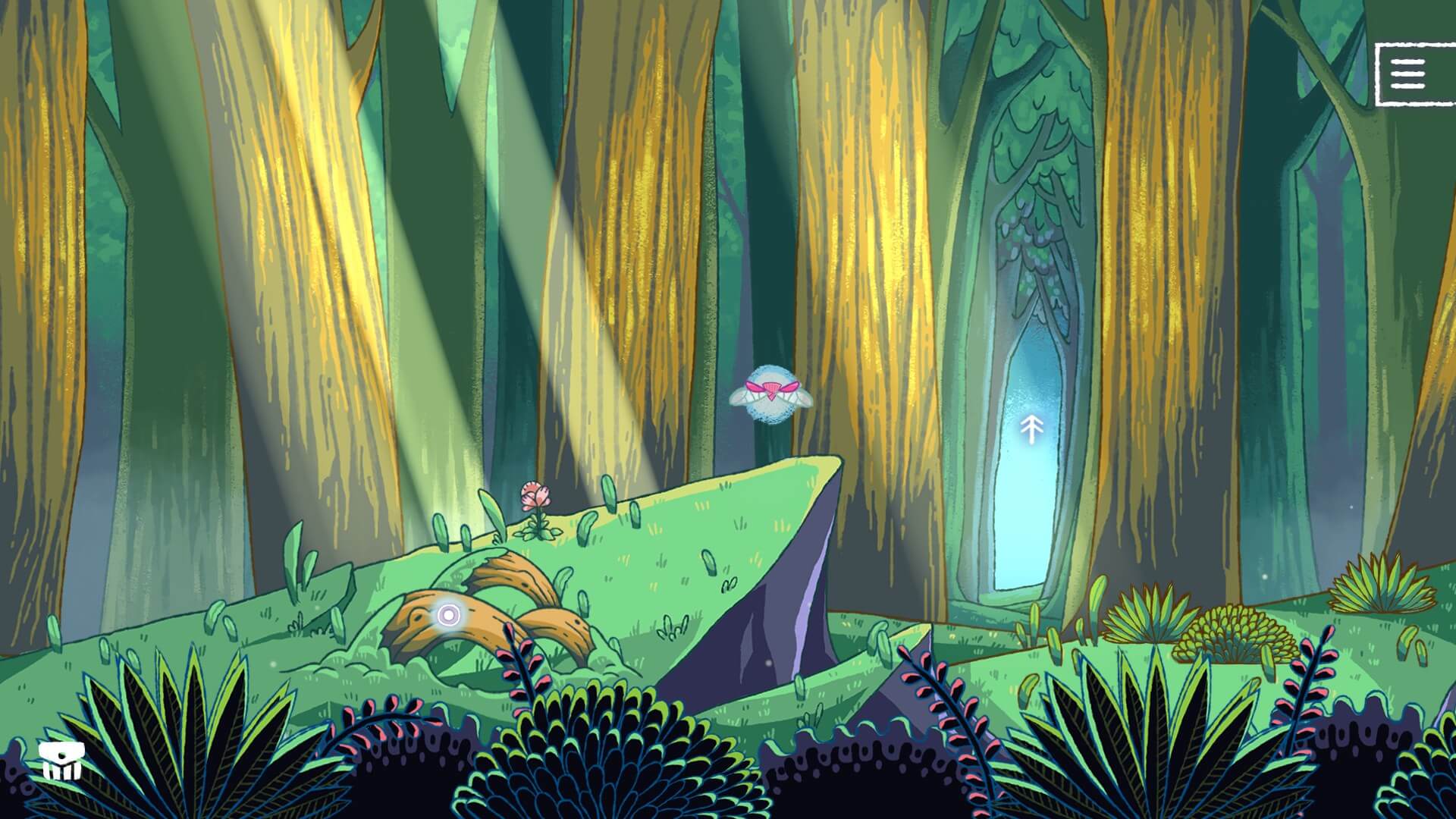
Task: Click the white up-arrow exit marker
Action: click(x=1030, y=428)
